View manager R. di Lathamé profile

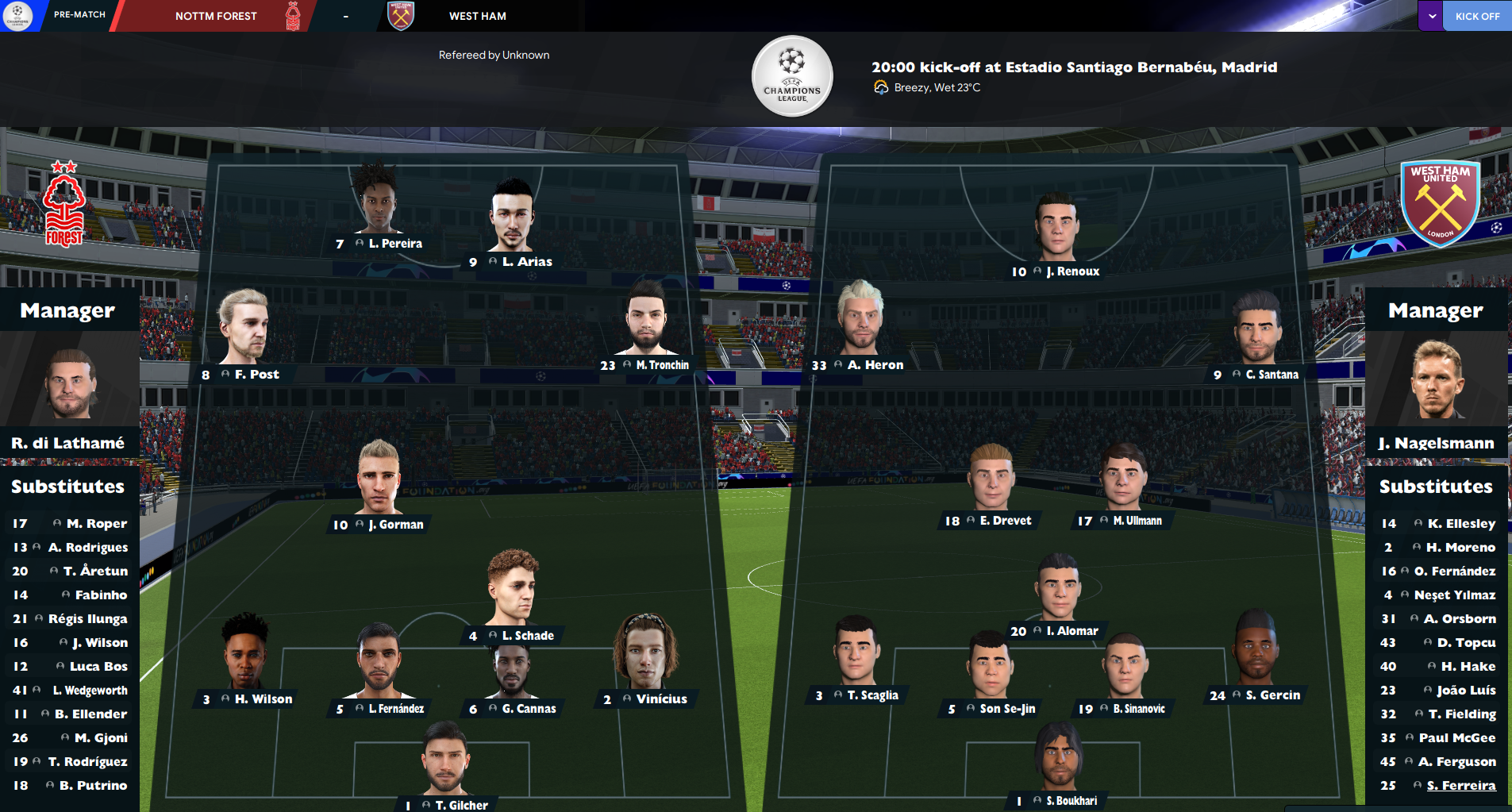tap(67, 443)
